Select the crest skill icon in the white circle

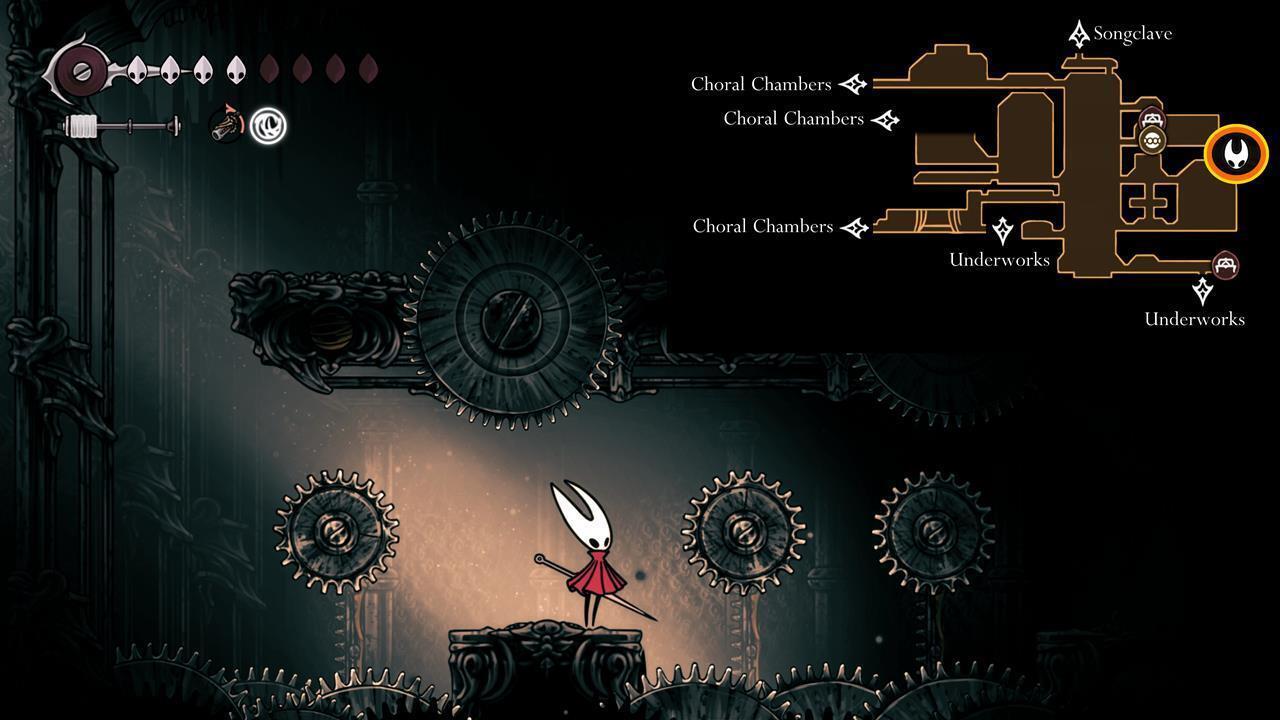(x=268, y=127)
